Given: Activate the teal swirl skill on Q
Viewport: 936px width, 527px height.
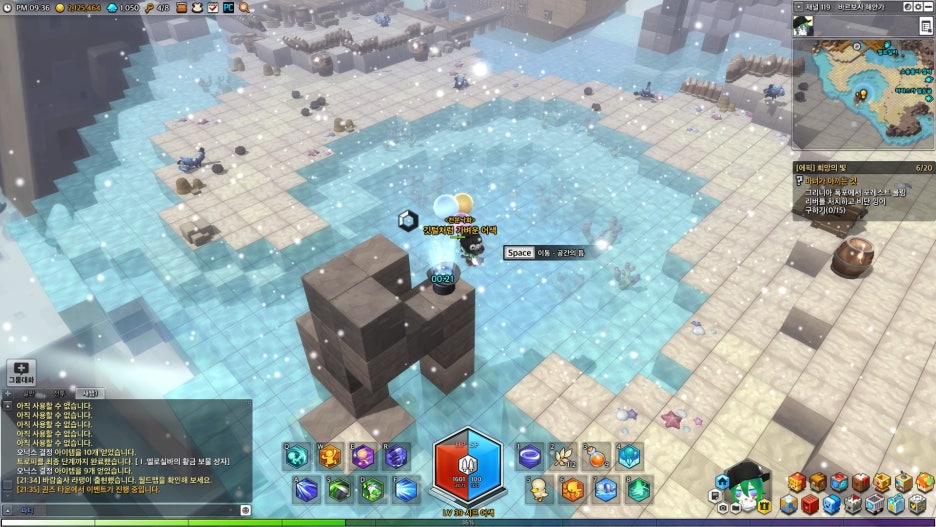Looking at the screenshot, I should (x=297, y=457).
